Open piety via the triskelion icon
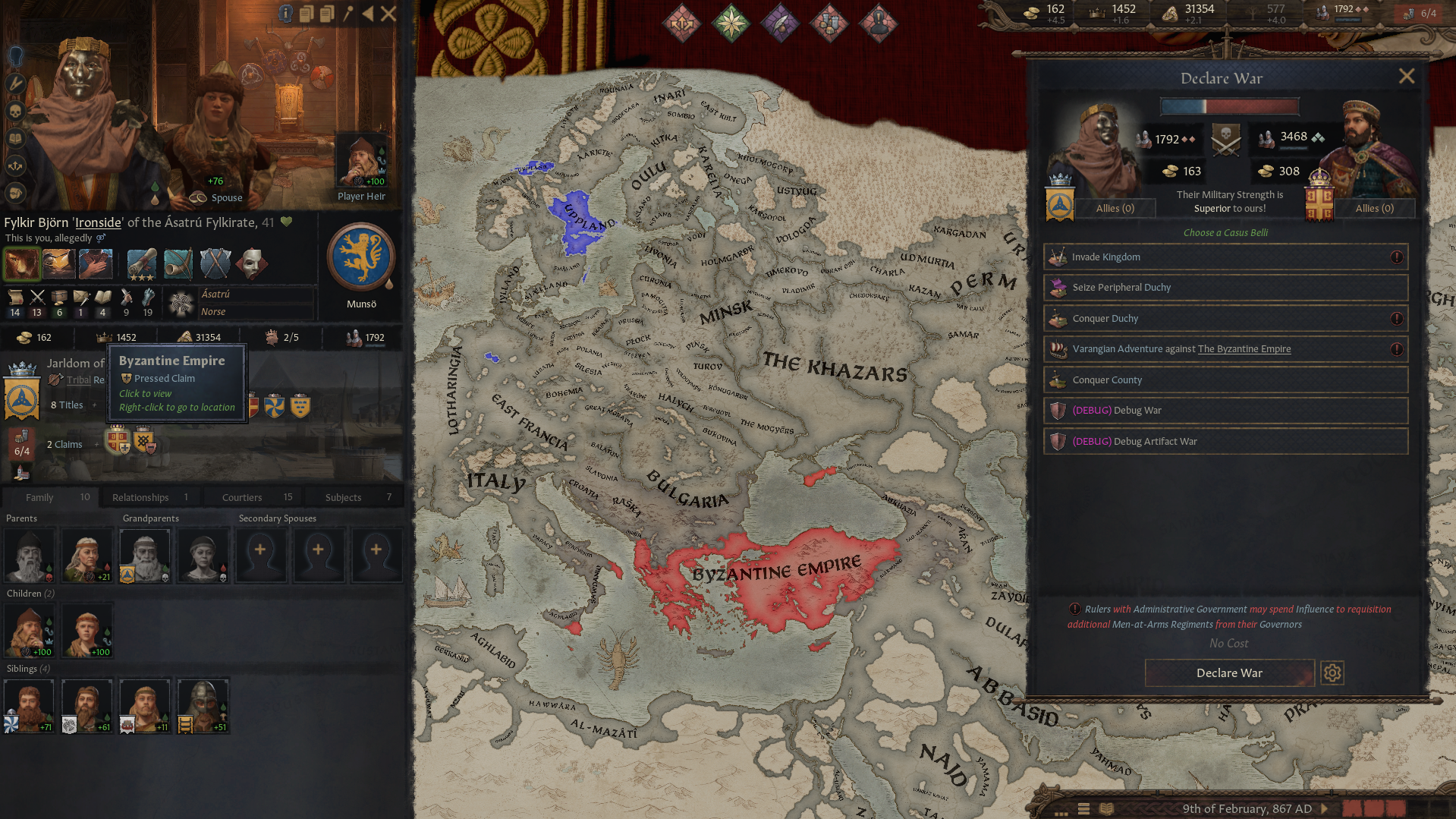This screenshot has height=819, width=1456. coord(1171,12)
